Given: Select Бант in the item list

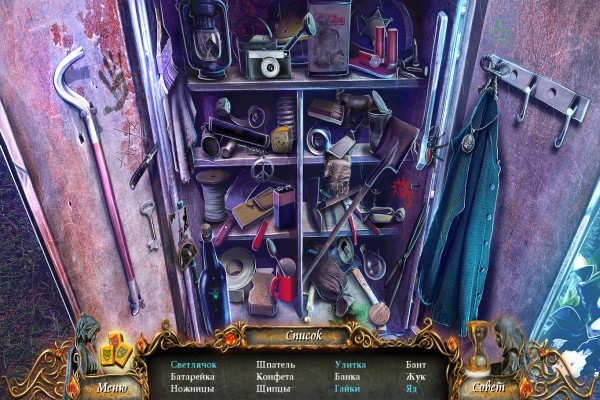Looking at the screenshot, I should point(416,364).
